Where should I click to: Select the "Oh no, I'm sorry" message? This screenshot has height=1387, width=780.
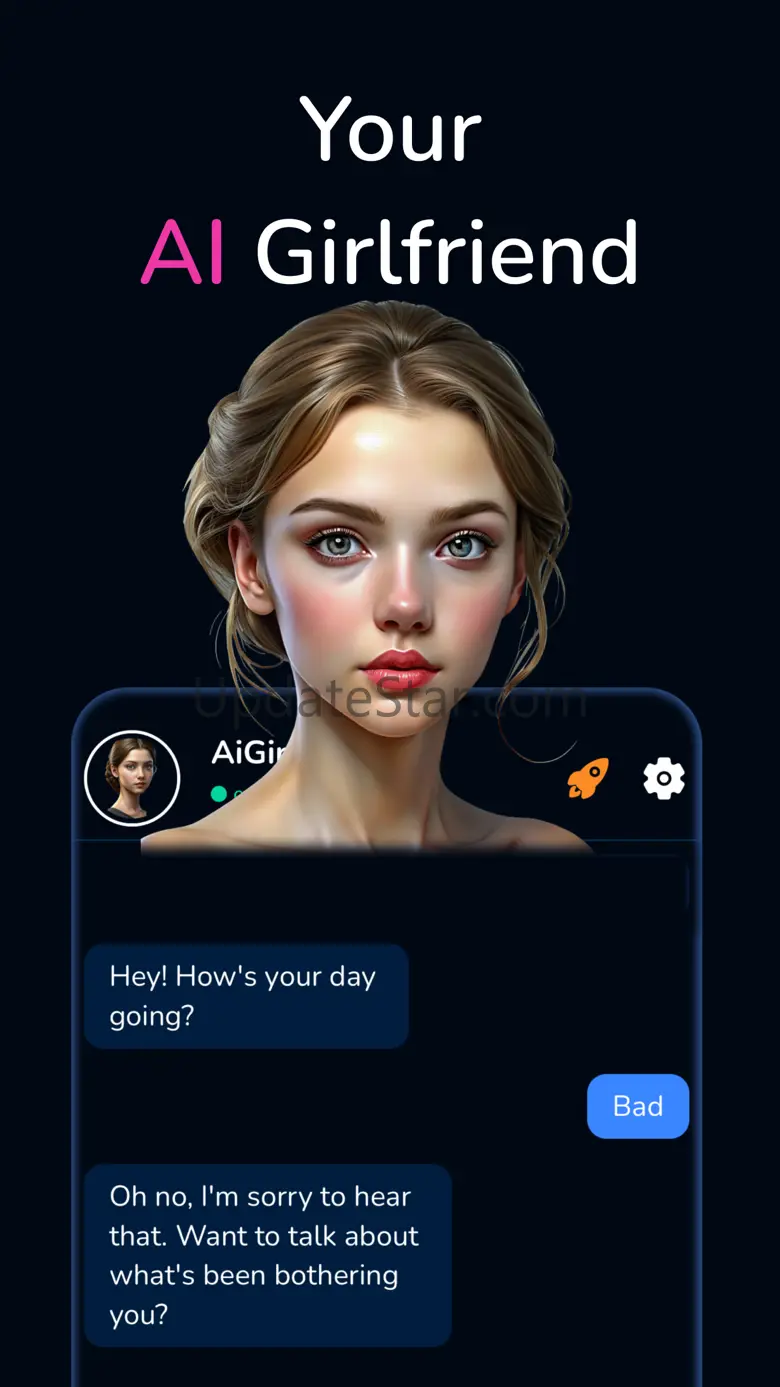point(267,1255)
